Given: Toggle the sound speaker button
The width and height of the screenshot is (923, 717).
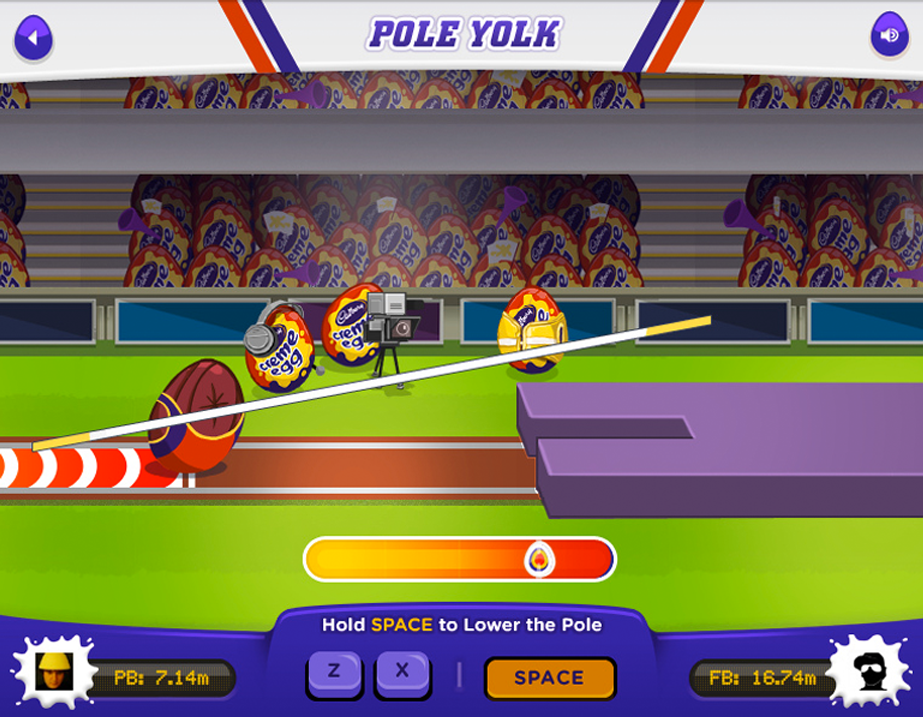Looking at the screenshot, I should coord(888,37).
